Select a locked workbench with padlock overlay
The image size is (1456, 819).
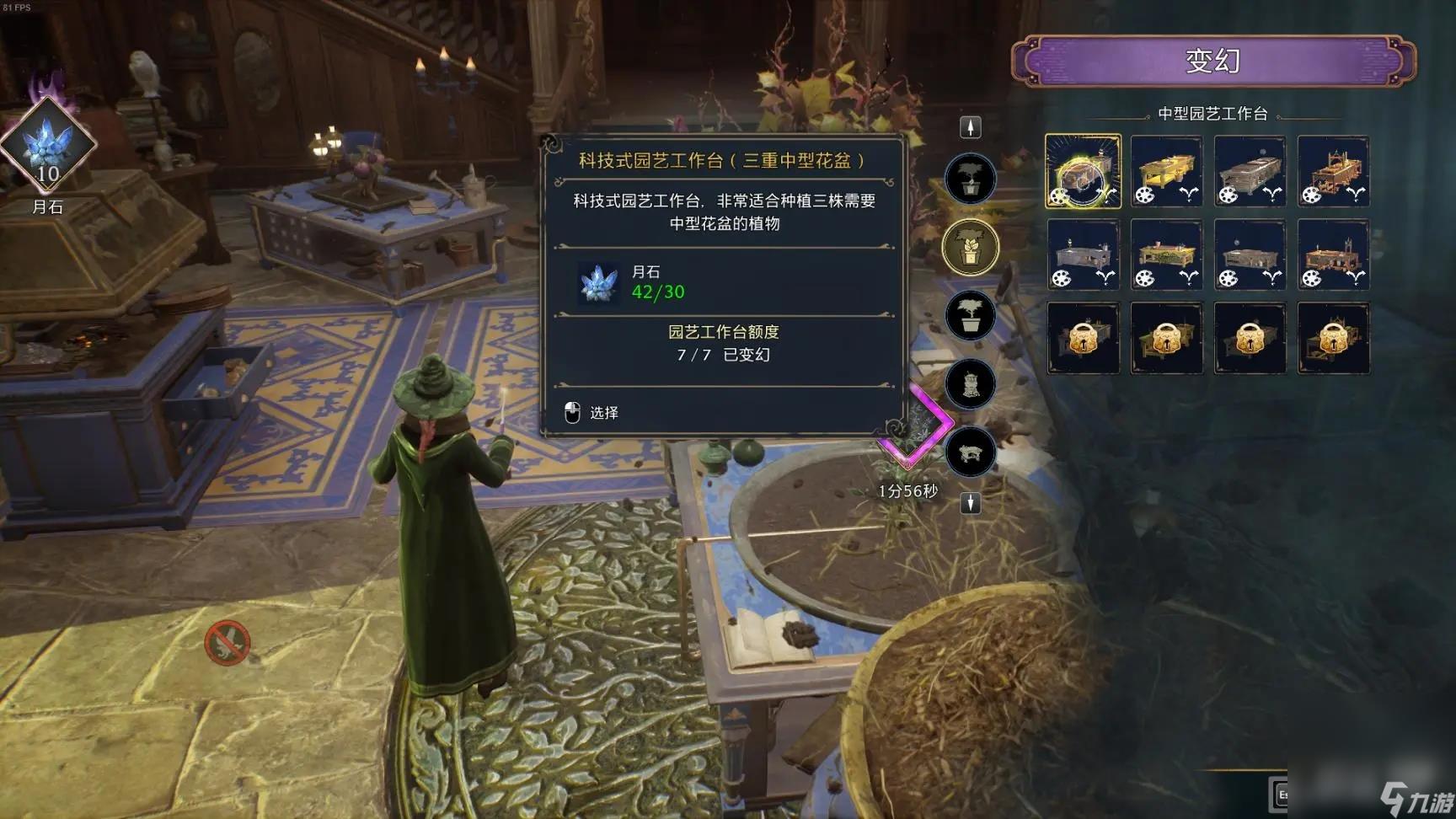tap(1083, 337)
